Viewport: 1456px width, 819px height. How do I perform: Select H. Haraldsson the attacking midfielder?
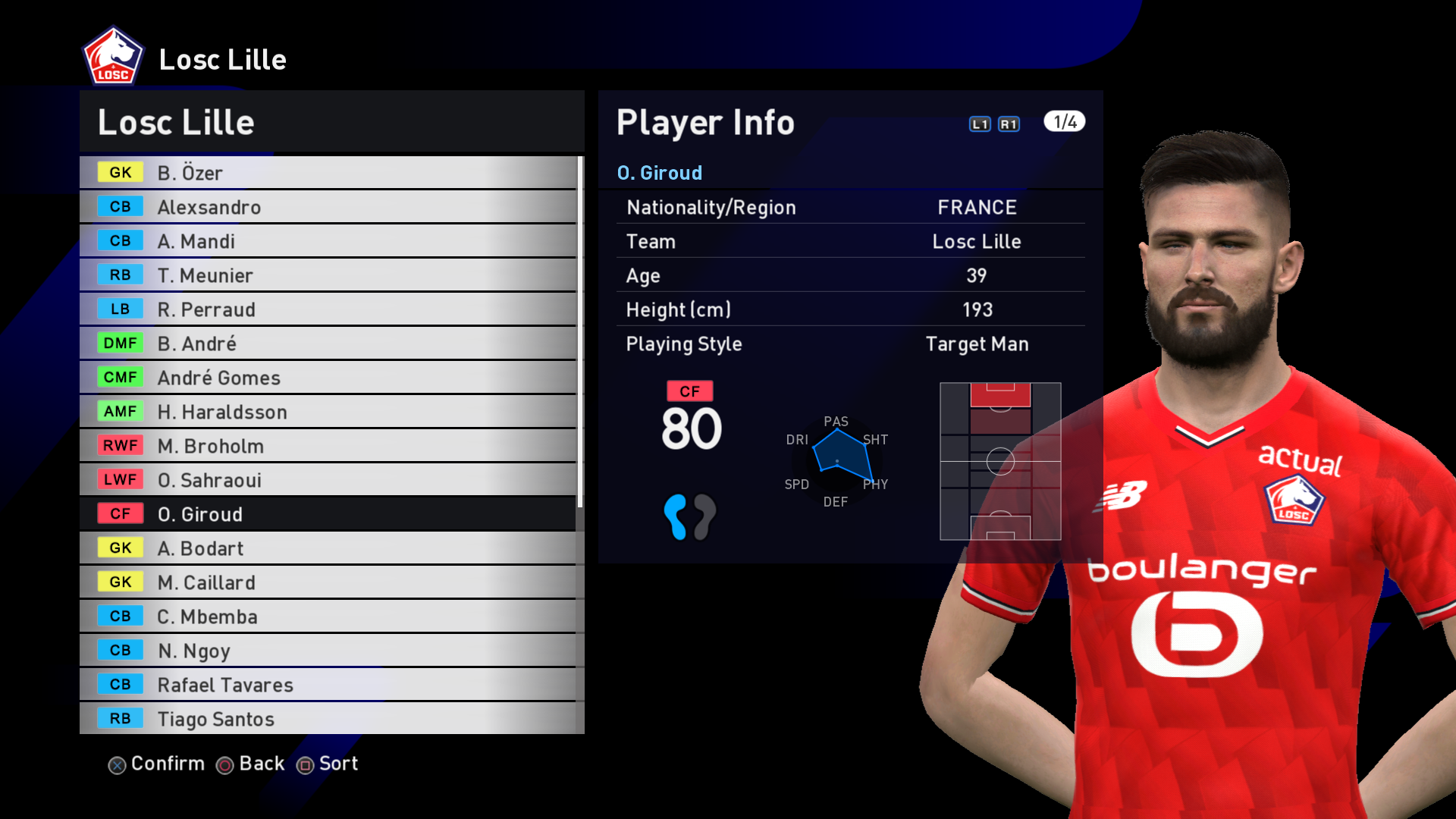click(328, 412)
